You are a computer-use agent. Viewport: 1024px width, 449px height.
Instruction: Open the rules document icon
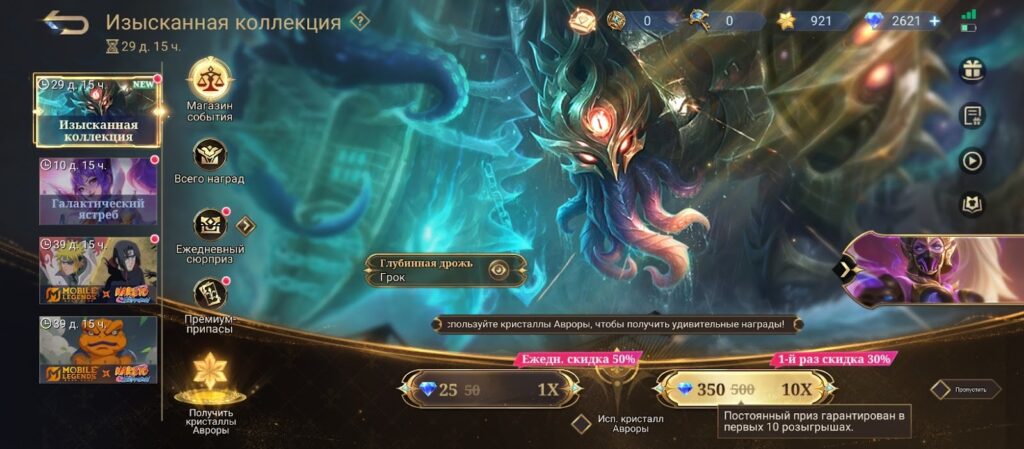(971, 115)
